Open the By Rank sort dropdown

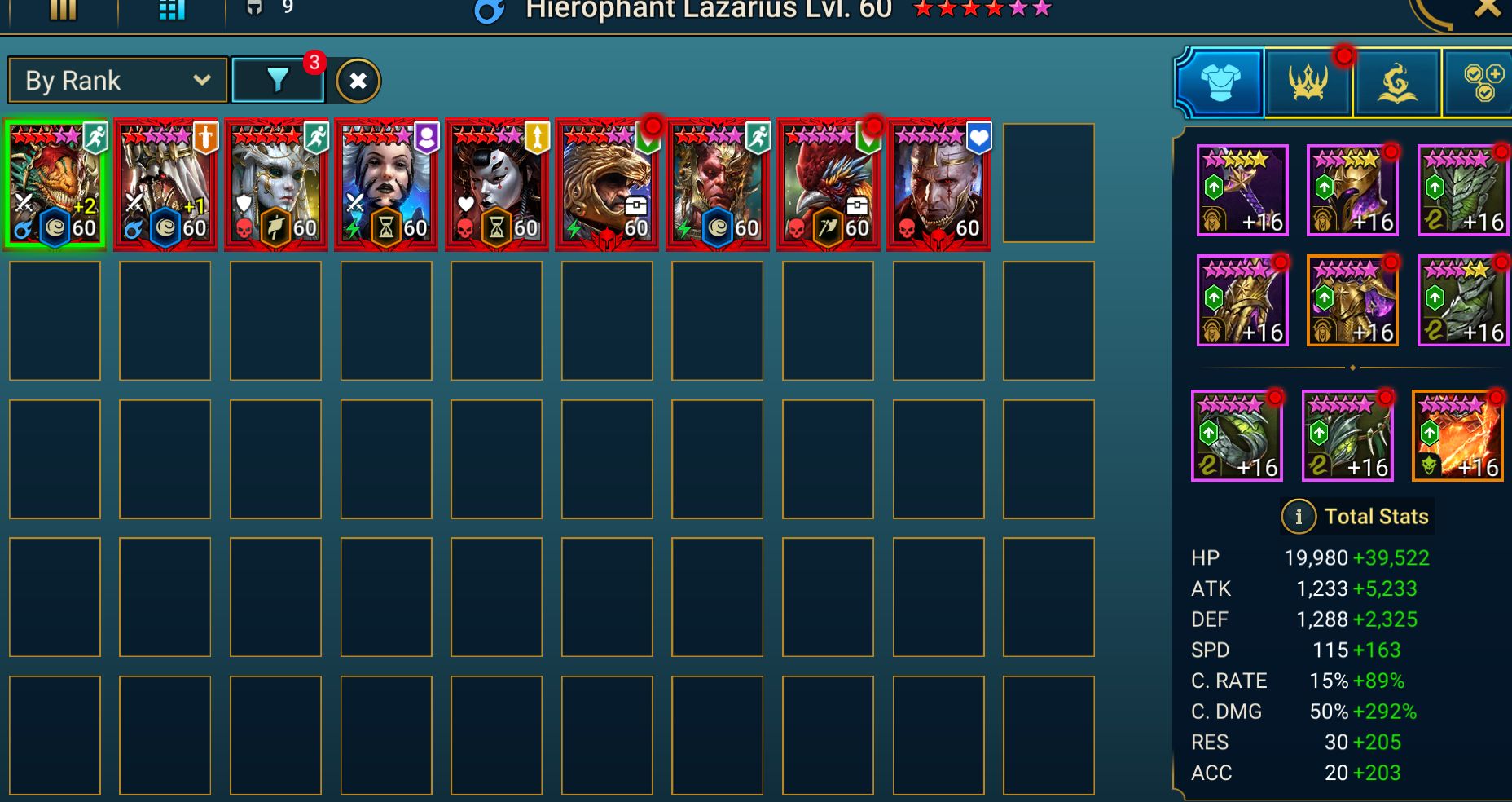tap(117, 81)
